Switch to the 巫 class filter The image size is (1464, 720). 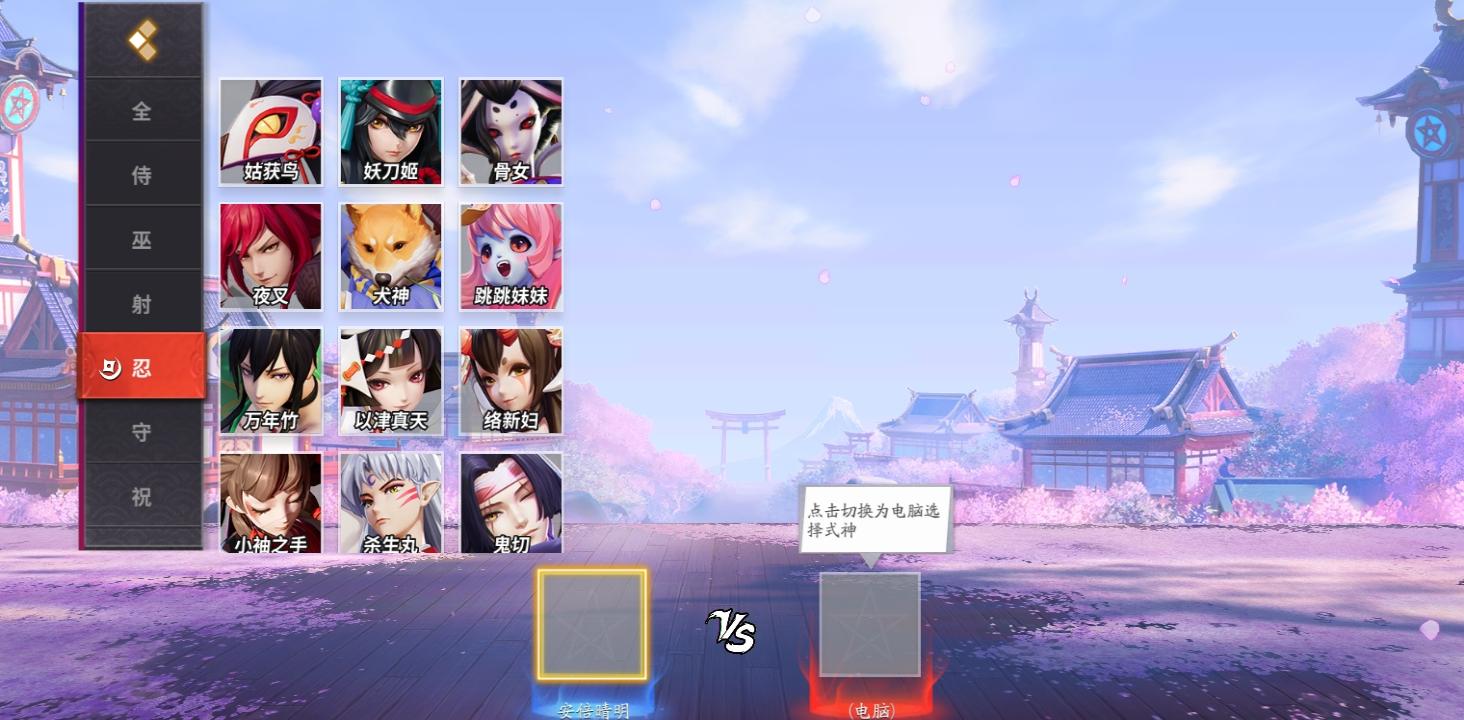(x=142, y=239)
